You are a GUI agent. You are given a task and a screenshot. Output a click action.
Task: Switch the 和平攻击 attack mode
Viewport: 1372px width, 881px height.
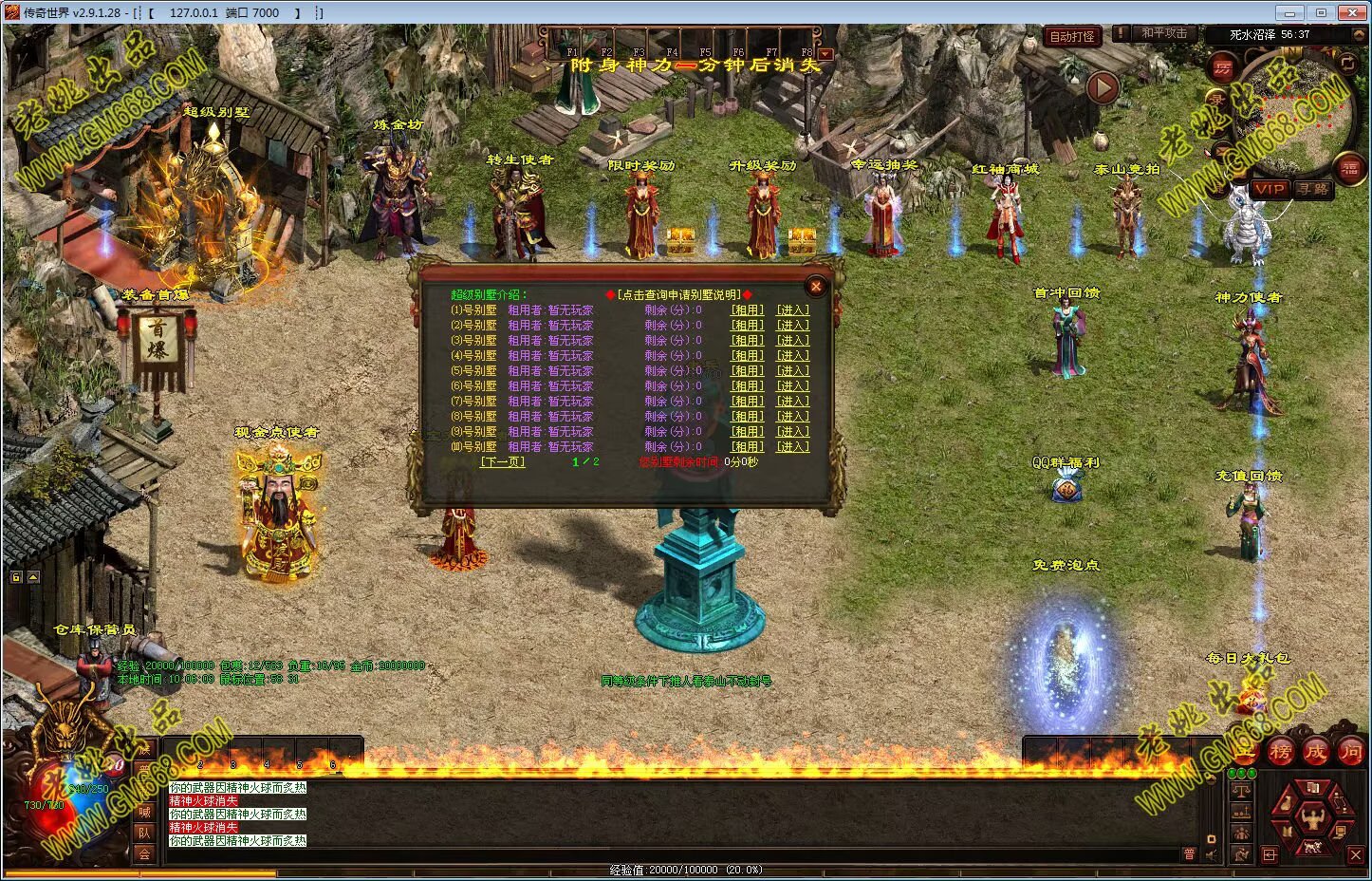pyautogui.click(x=1164, y=33)
